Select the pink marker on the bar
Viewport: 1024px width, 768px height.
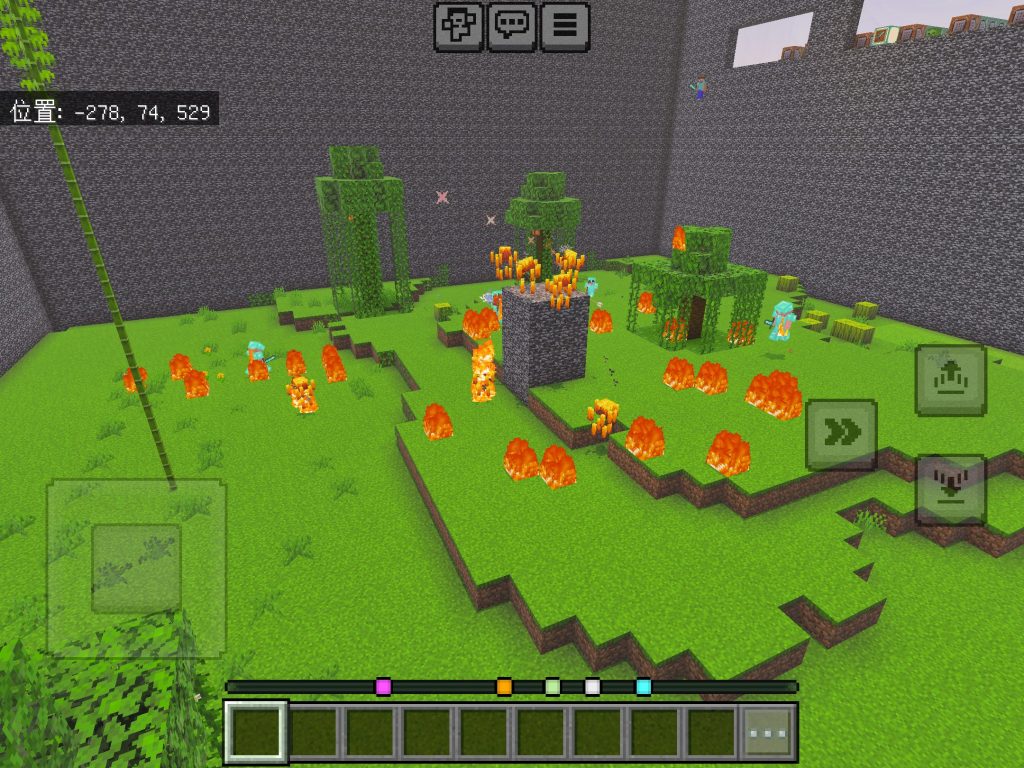(x=383, y=687)
